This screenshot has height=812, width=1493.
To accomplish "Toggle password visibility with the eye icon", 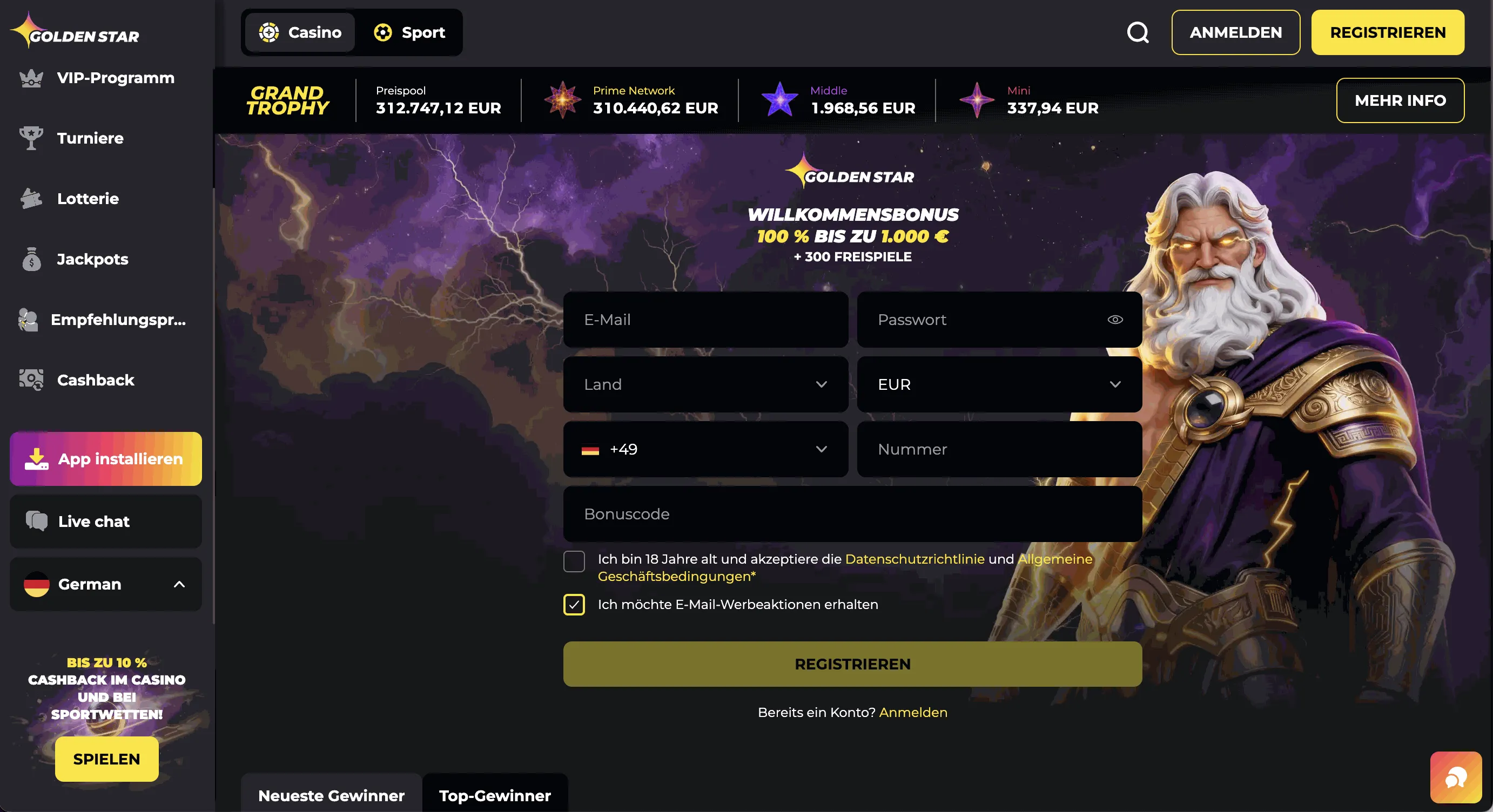I will tap(1114, 320).
